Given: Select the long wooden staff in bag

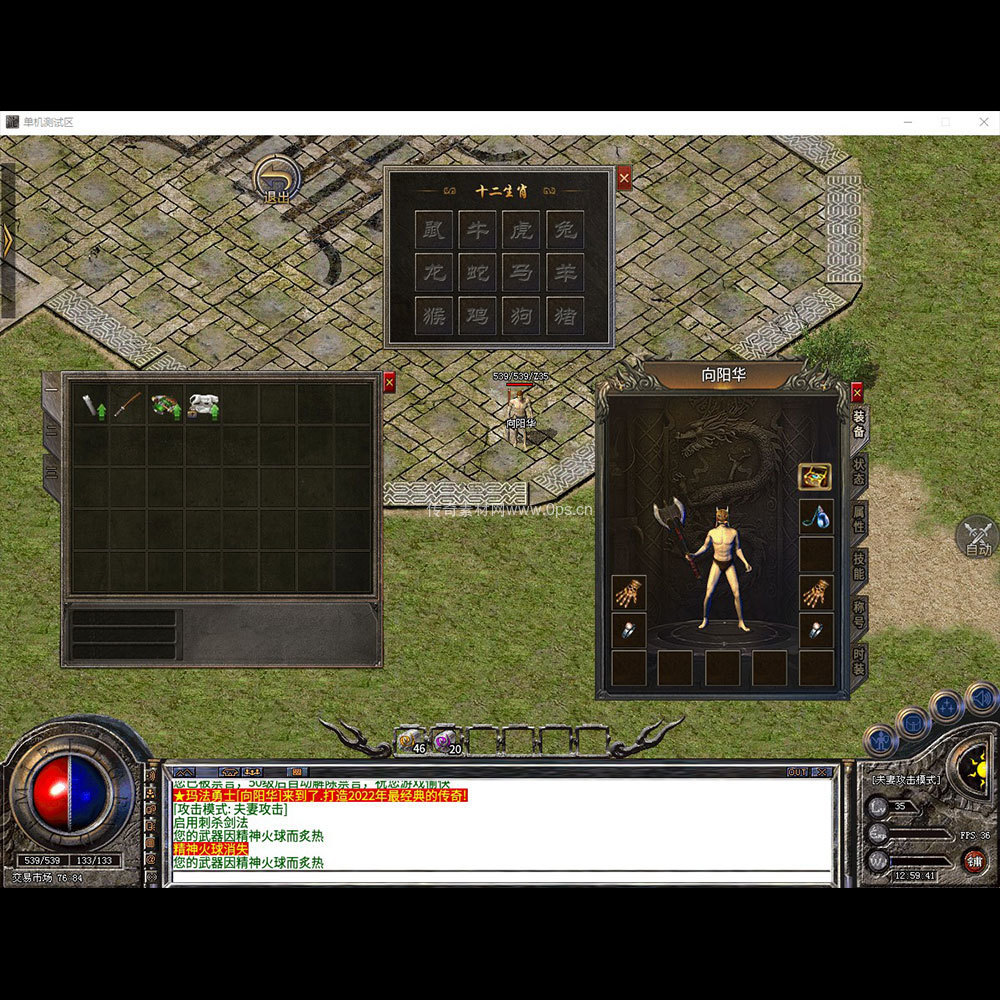Looking at the screenshot, I should coord(128,404).
